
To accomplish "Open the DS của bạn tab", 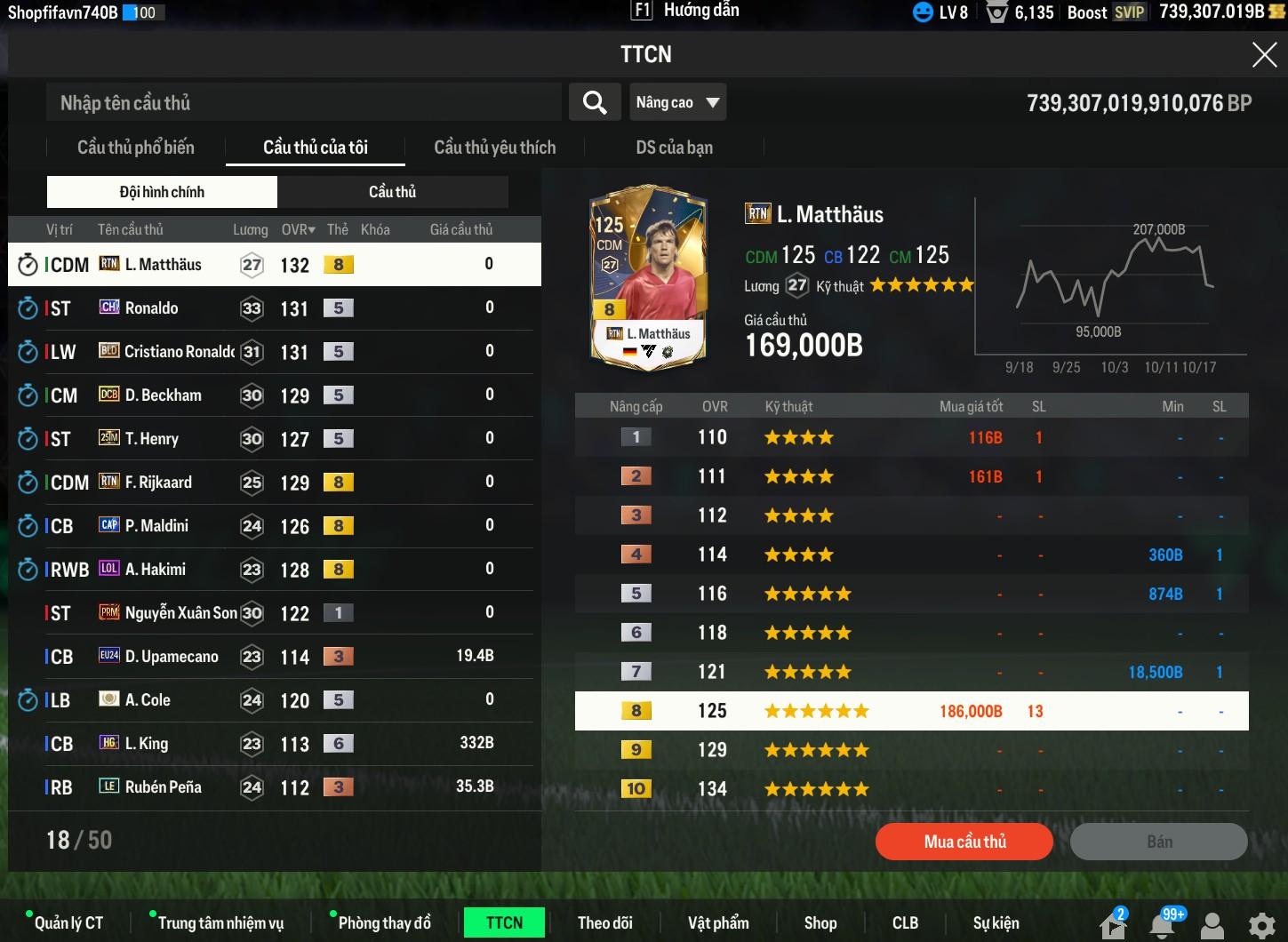I will click(x=674, y=148).
